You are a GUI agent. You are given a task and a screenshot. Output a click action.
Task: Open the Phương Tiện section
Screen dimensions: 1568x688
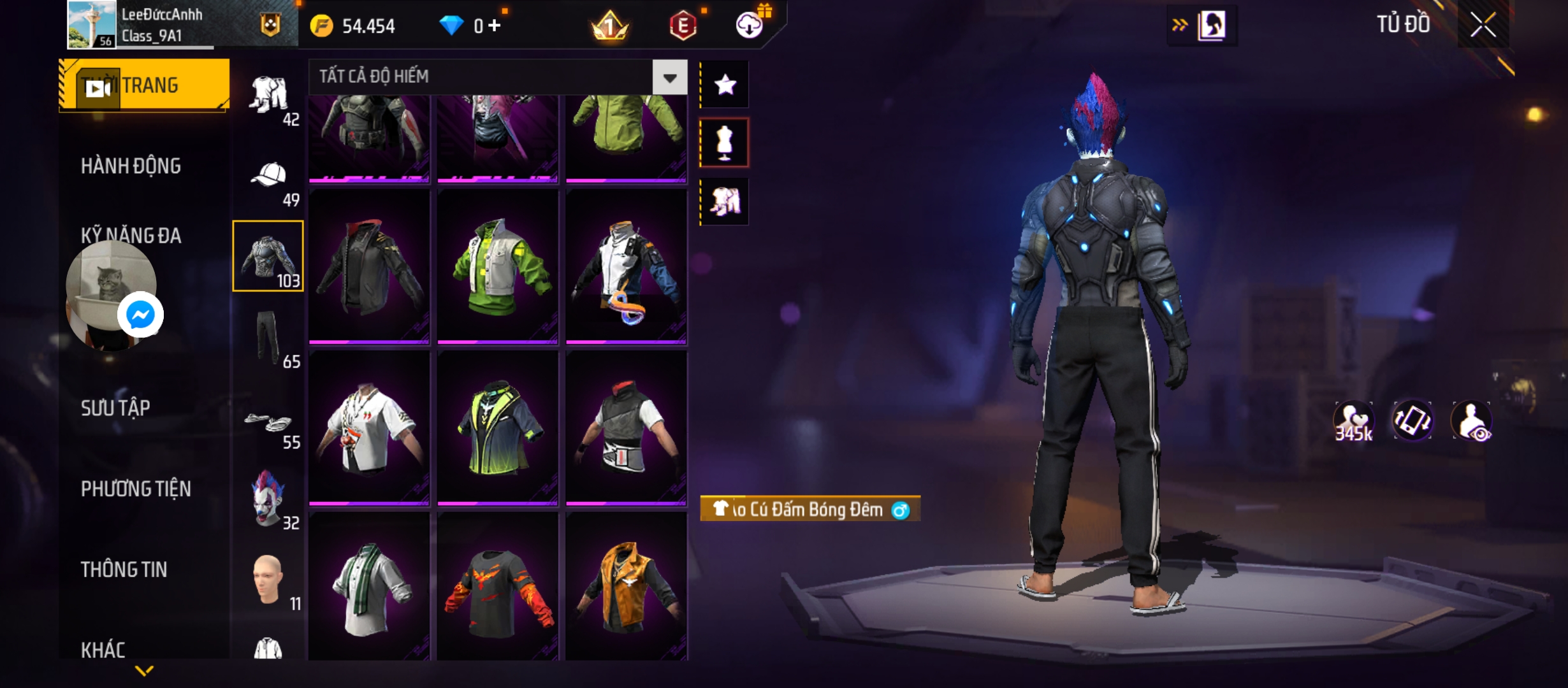coord(136,489)
